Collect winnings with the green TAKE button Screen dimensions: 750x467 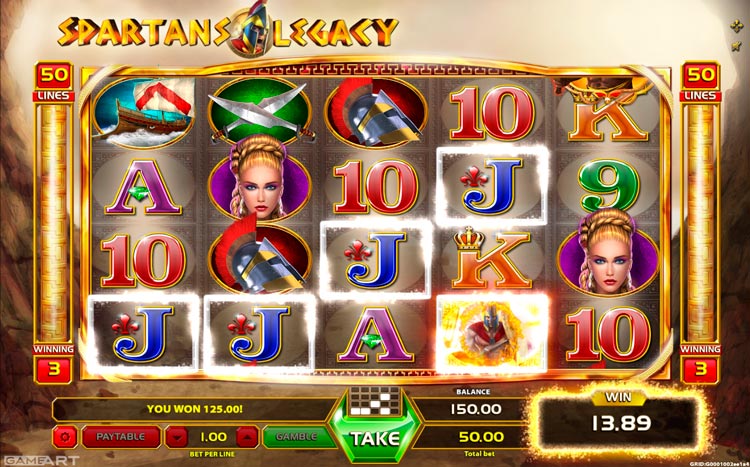(374, 437)
